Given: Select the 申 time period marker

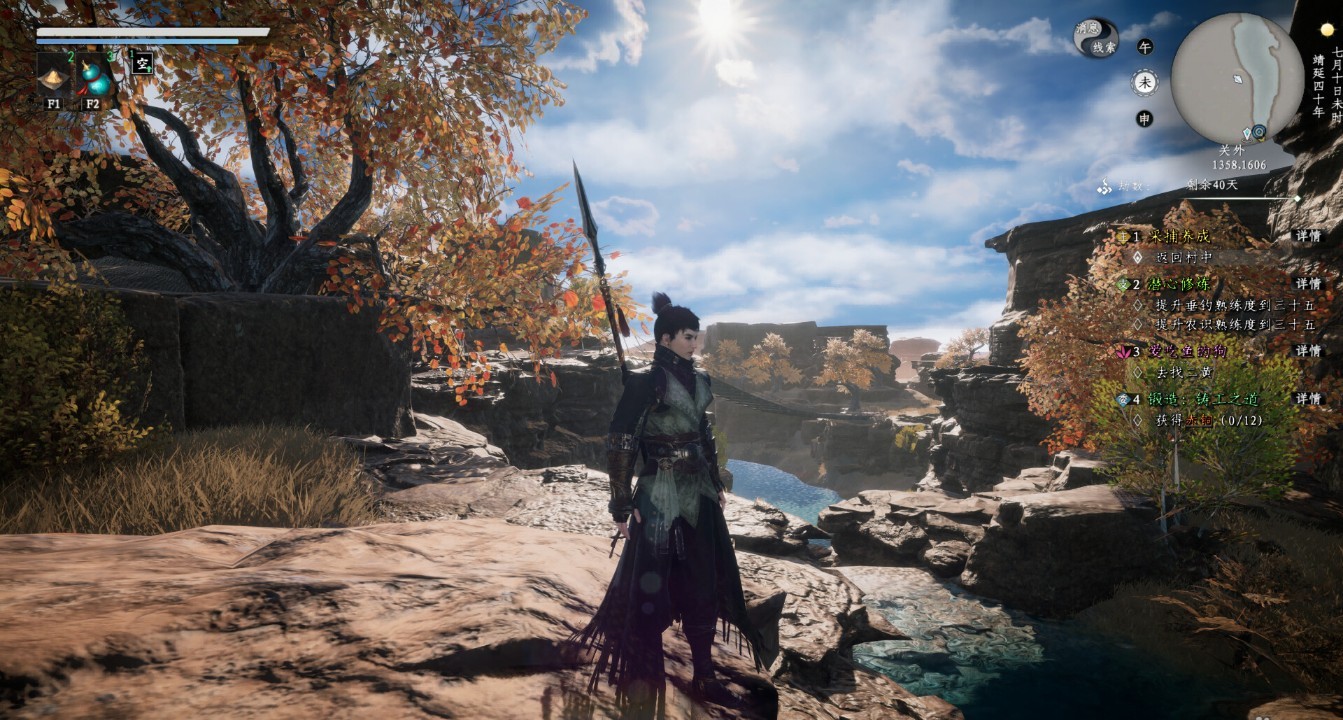Looking at the screenshot, I should [1144, 118].
